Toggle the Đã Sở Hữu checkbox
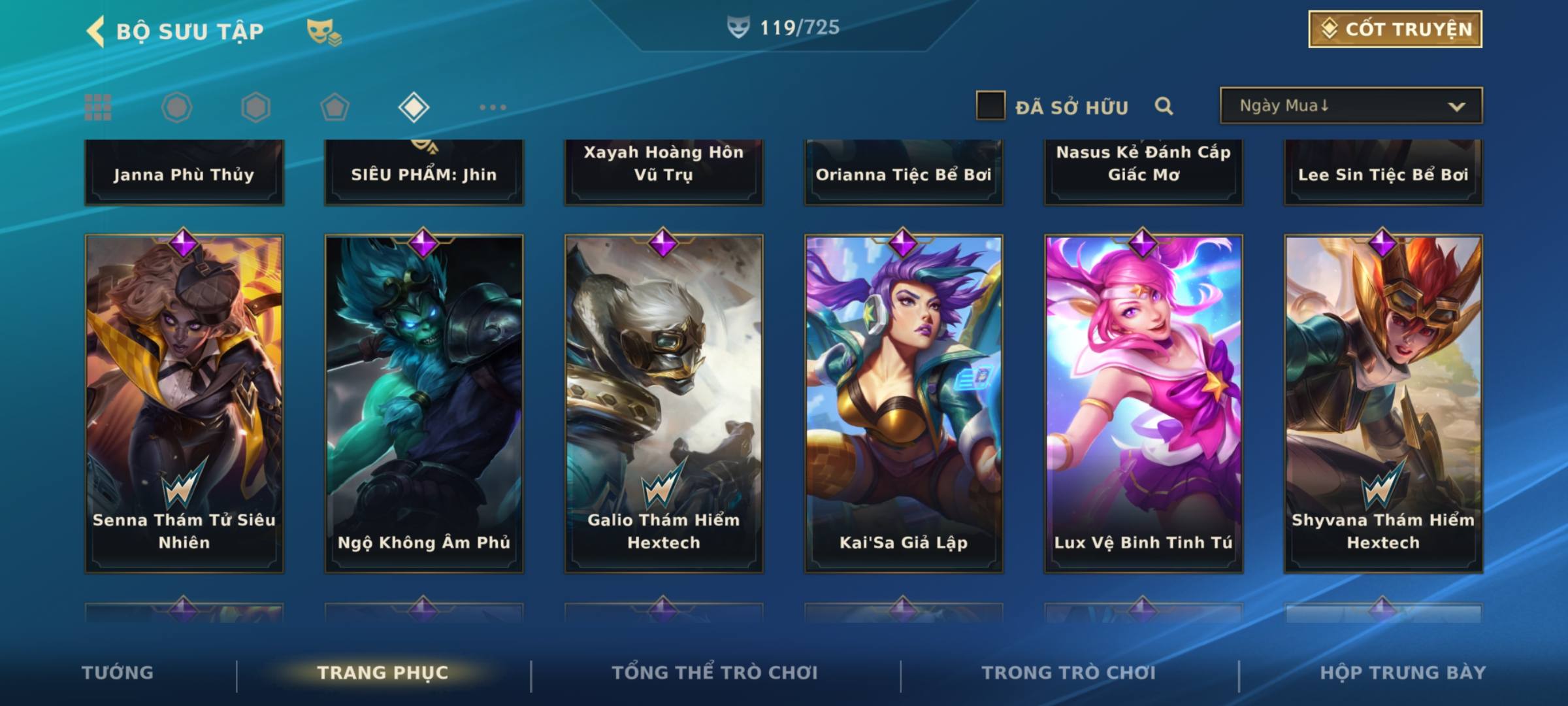Image resolution: width=1568 pixels, height=706 pixels. point(990,106)
